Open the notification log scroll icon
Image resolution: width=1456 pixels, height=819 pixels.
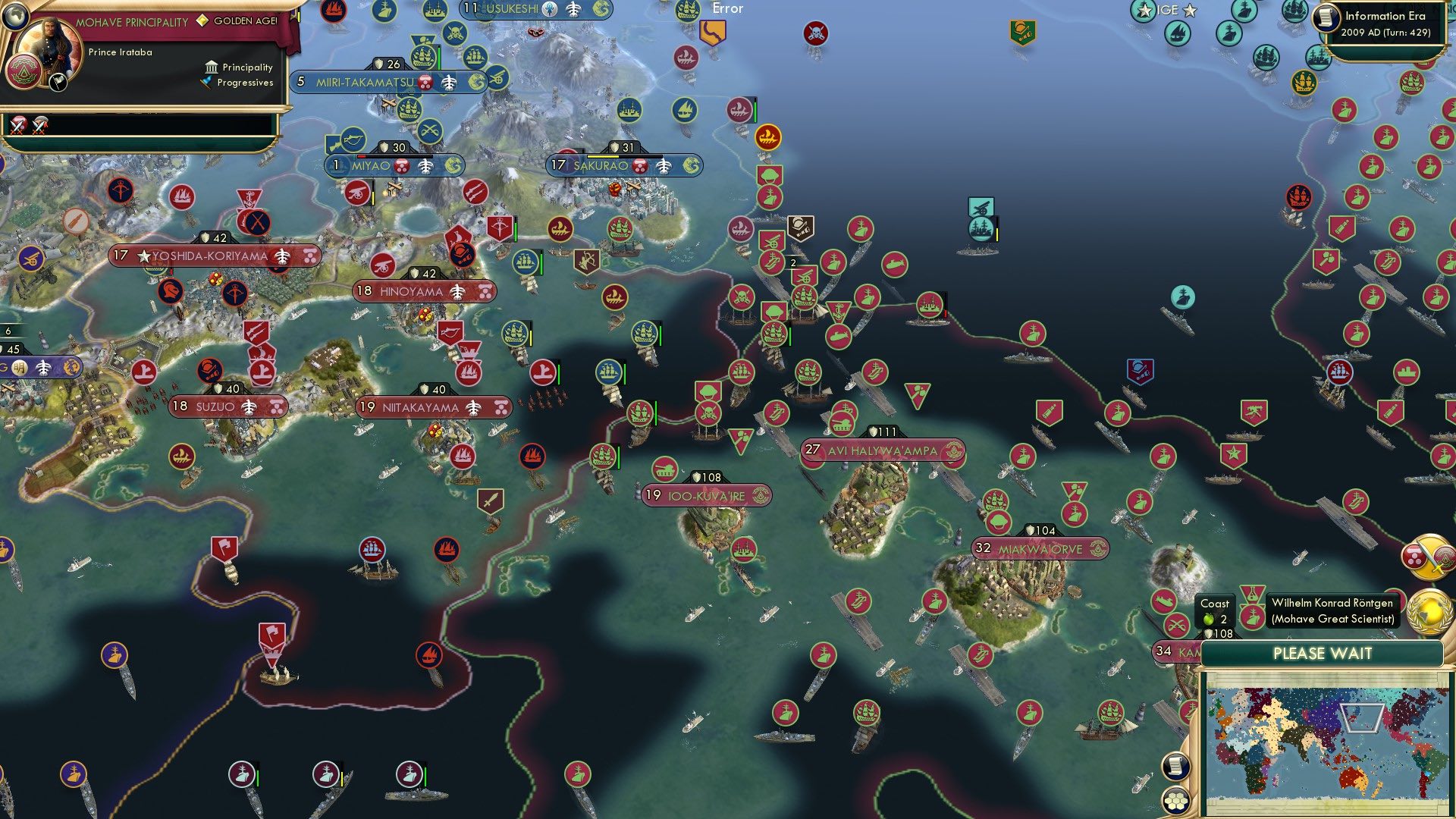coord(1175,767)
